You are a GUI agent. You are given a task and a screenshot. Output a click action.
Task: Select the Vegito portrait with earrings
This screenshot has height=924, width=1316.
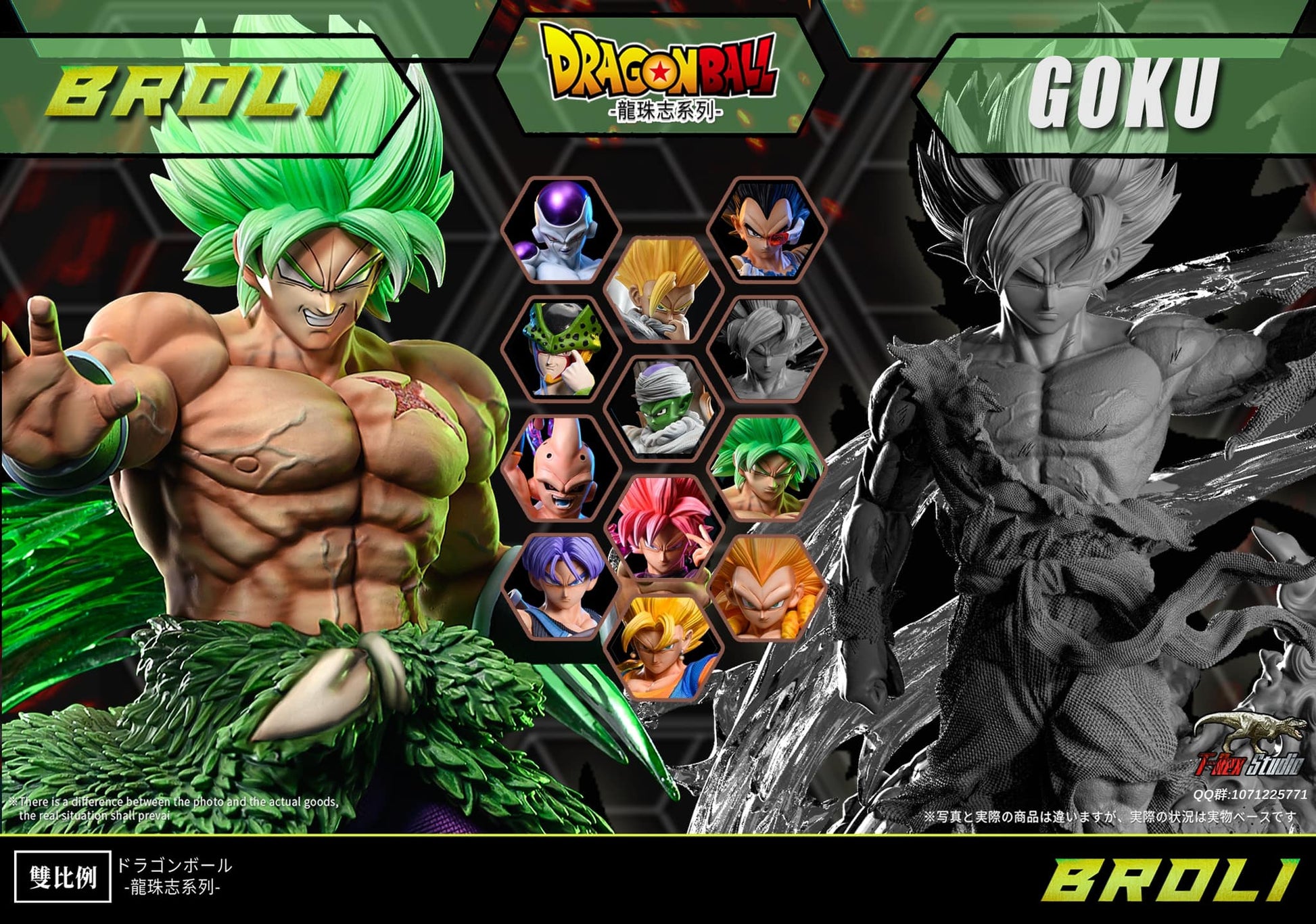click(663, 646)
